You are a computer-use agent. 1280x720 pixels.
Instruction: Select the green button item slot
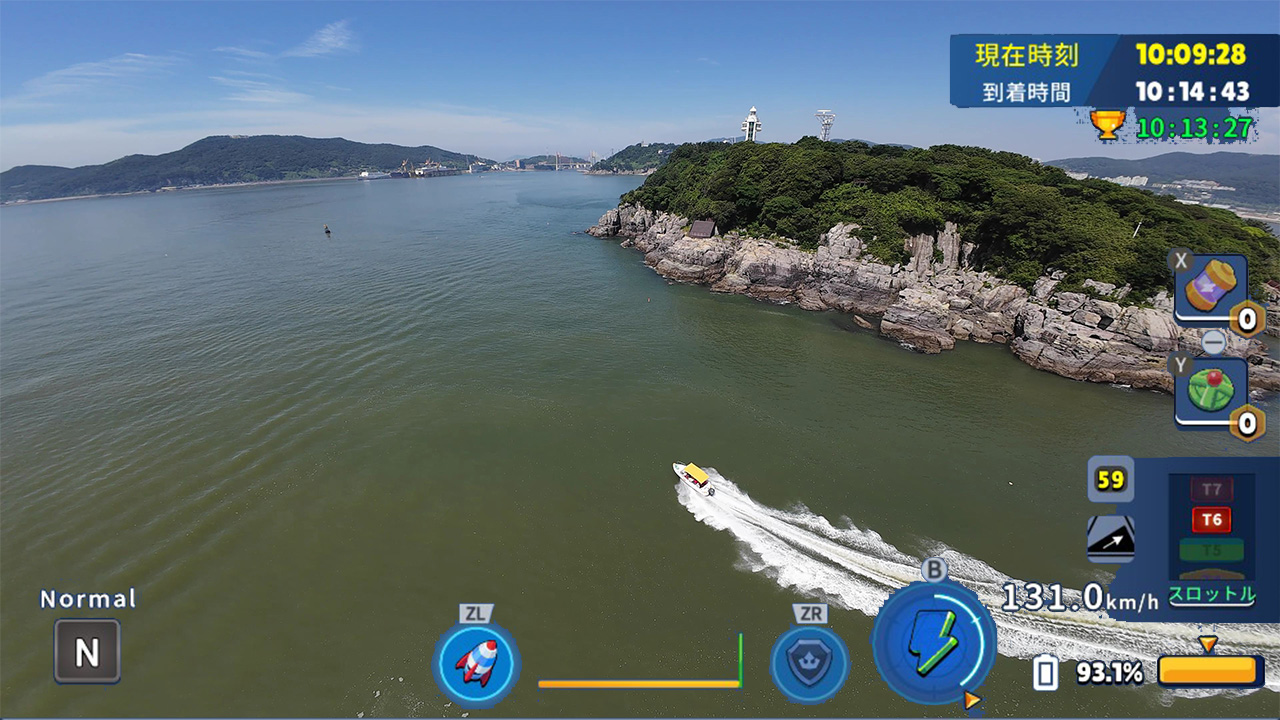[1210, 392]
